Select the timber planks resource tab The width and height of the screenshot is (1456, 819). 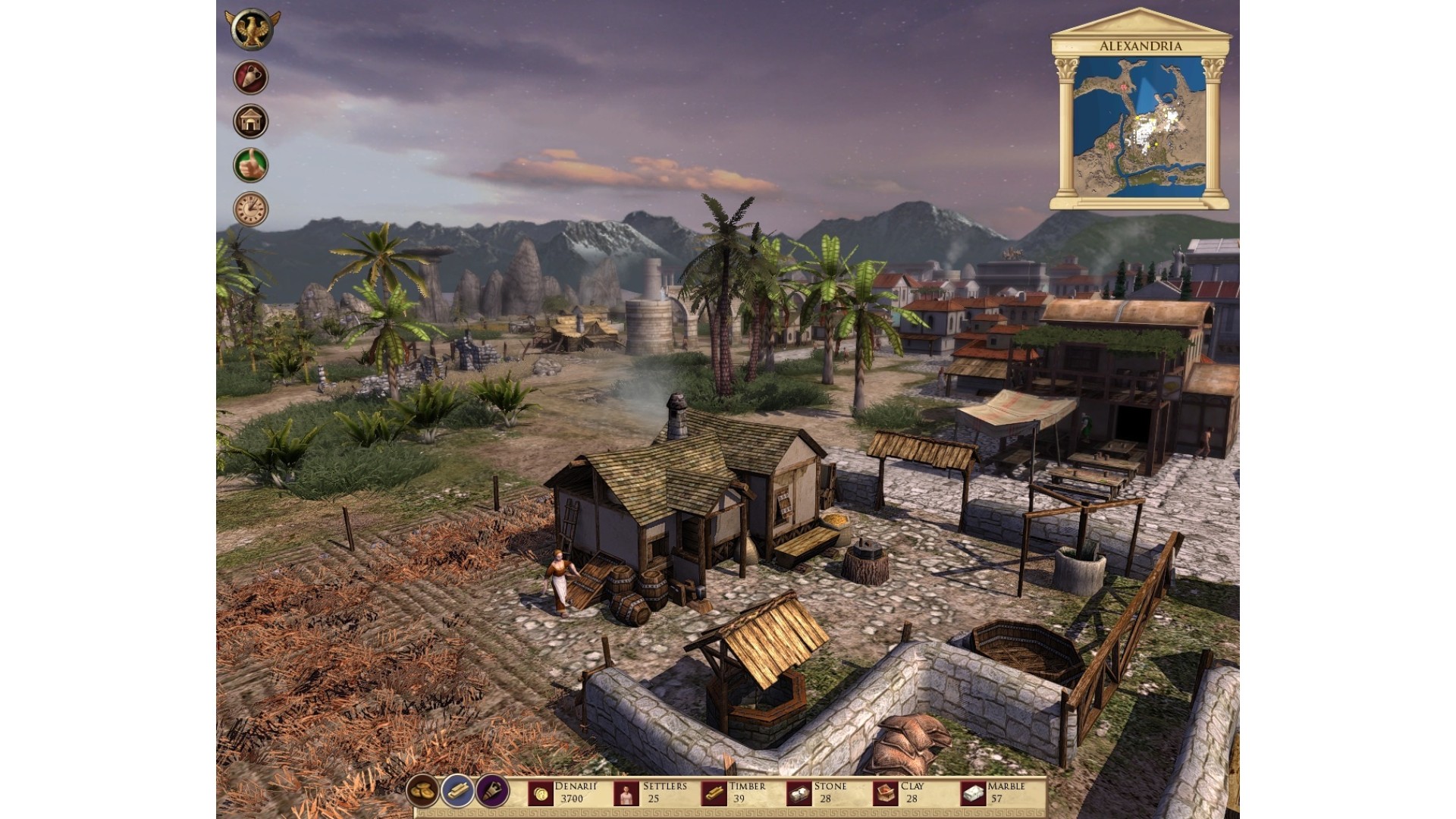point(457,792)
